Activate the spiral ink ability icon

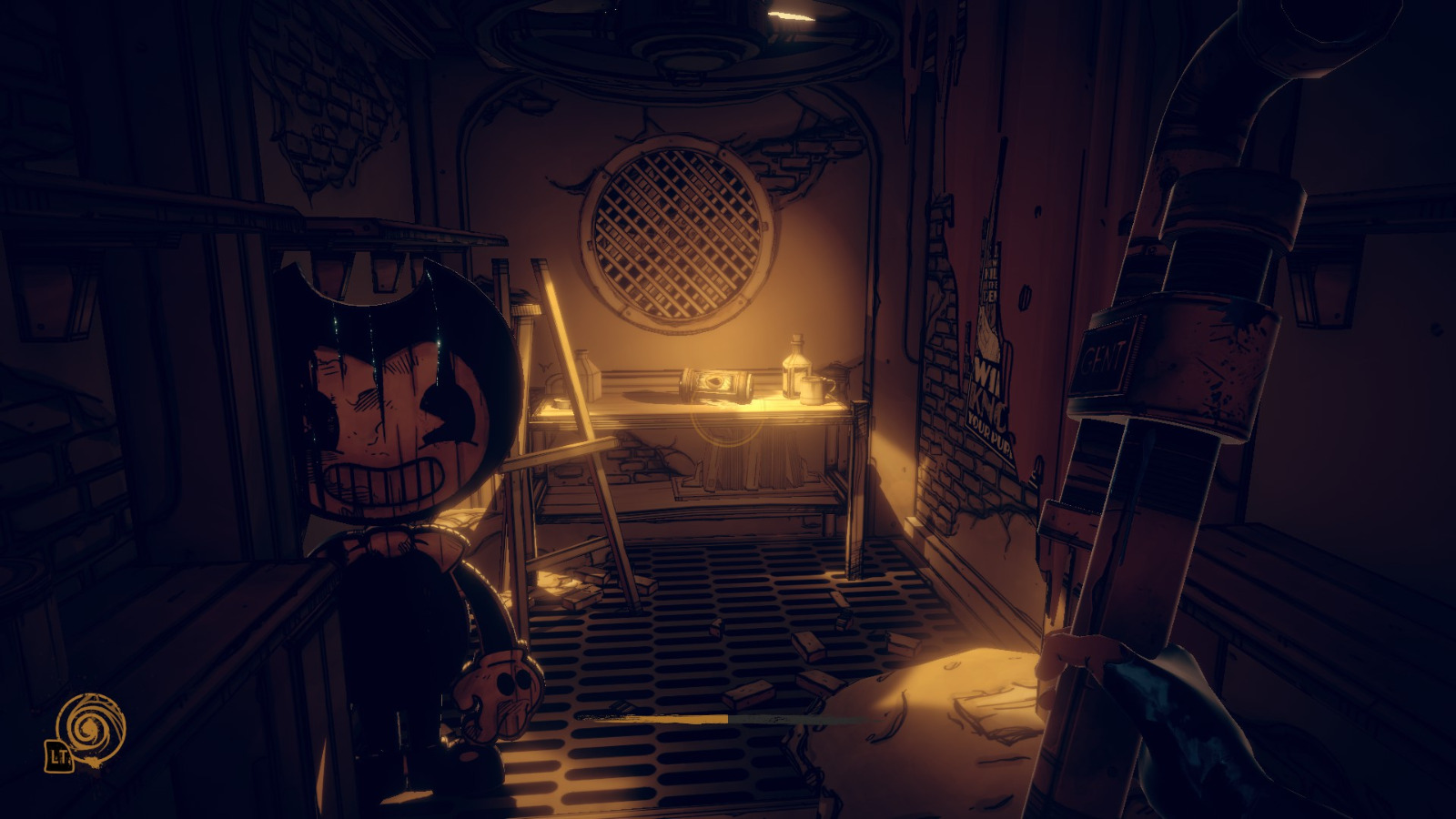pos(89,727)
